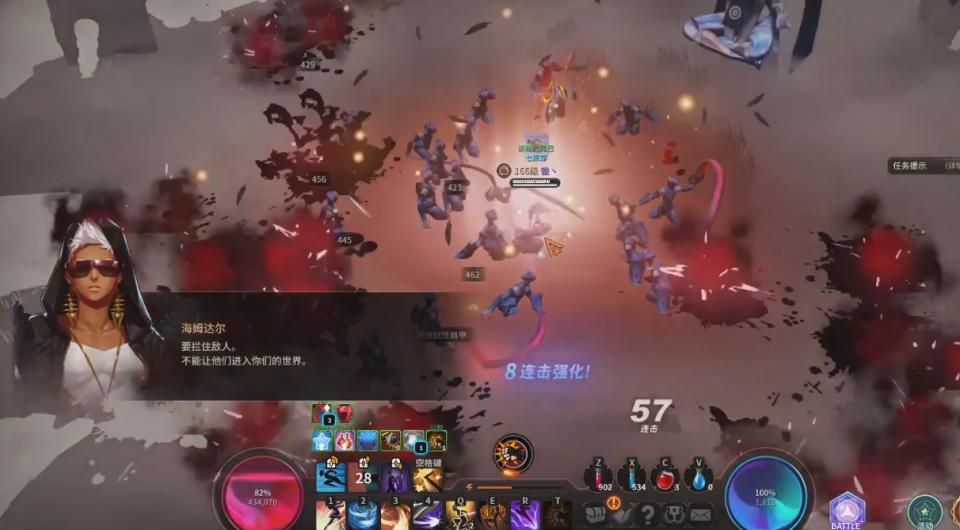This screenshot has height=530, width=960.
Task: Click the skill showing a 28 cooldown
Action: point(363,477)
